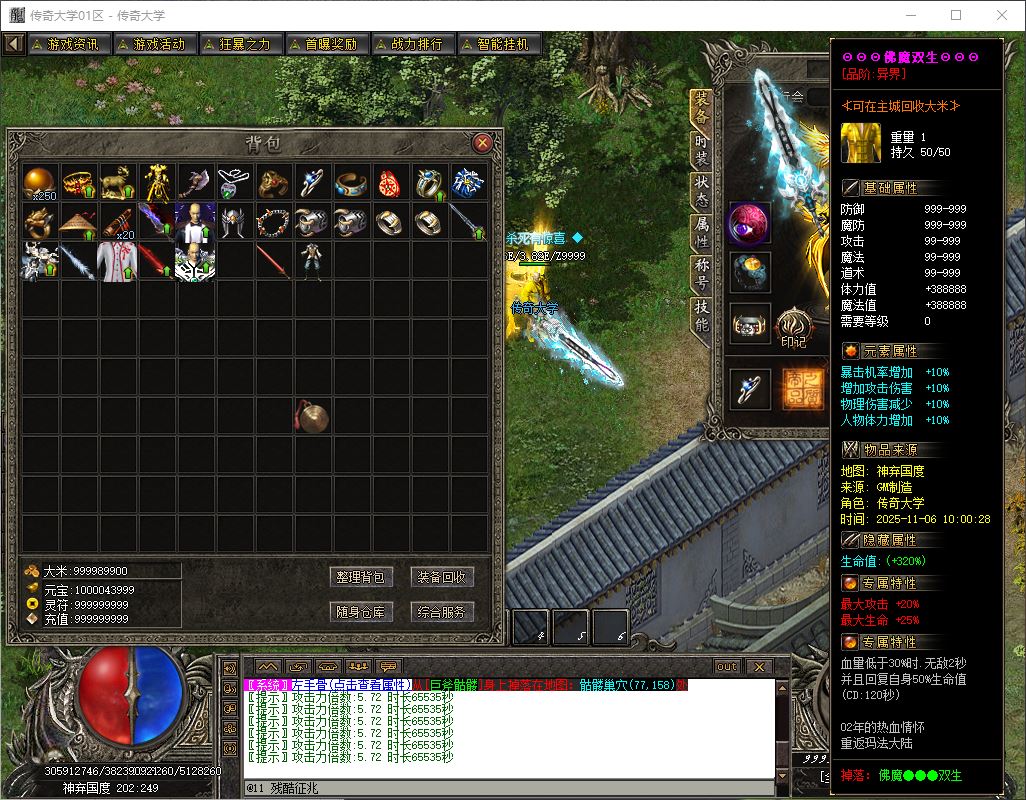
Task: Click the 印记 seal button
Action: pyautogui.click(x=794, y=327)
